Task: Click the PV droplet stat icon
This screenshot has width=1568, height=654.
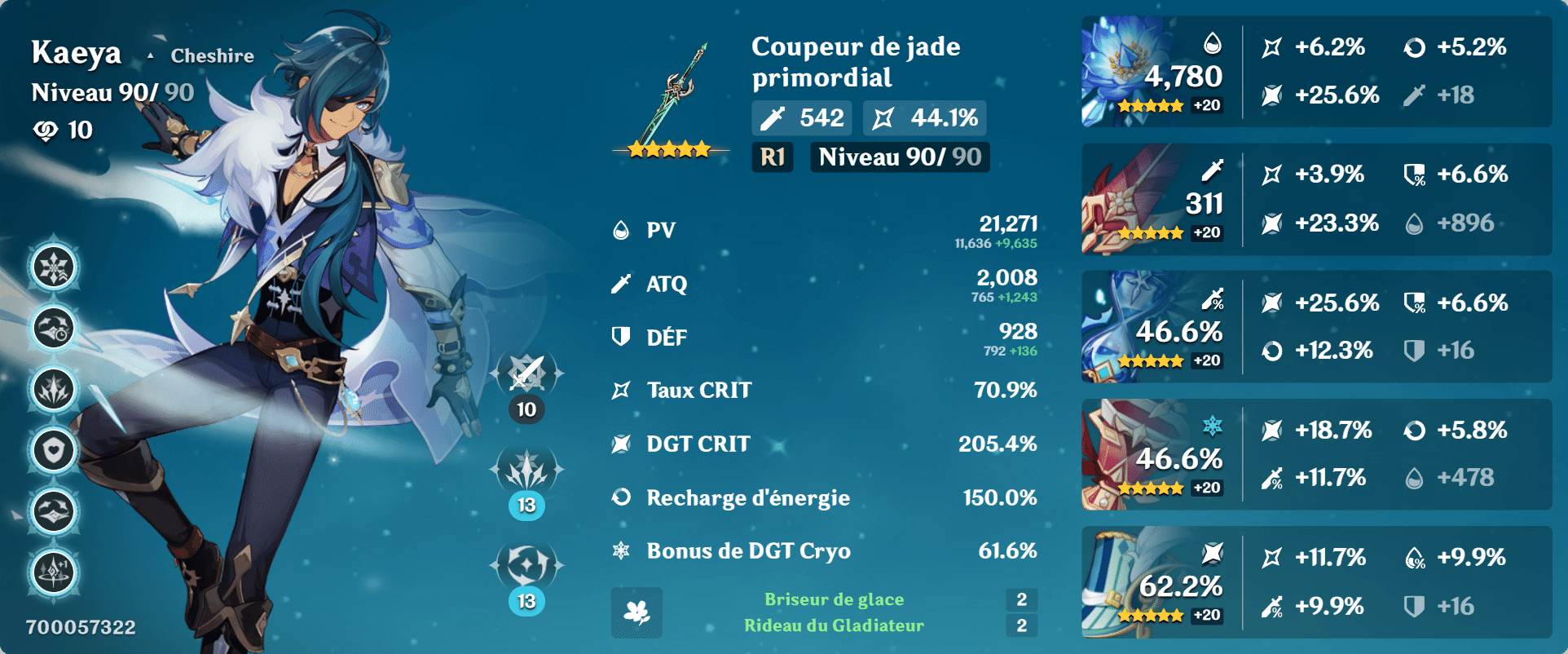Action: [x=621, y=229]
